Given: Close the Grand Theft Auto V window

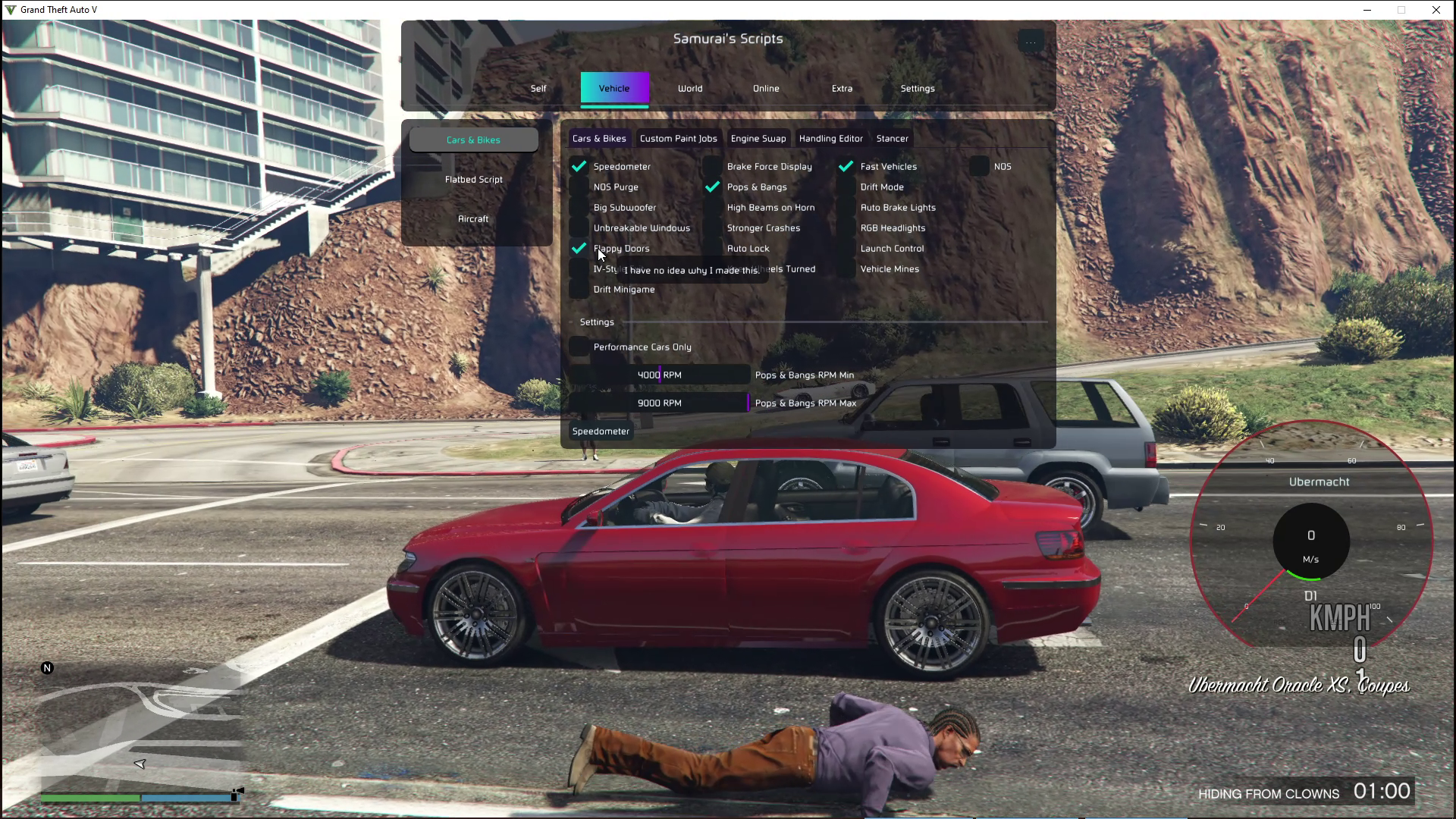Looking at the screenshot, I should [1436, 10].
